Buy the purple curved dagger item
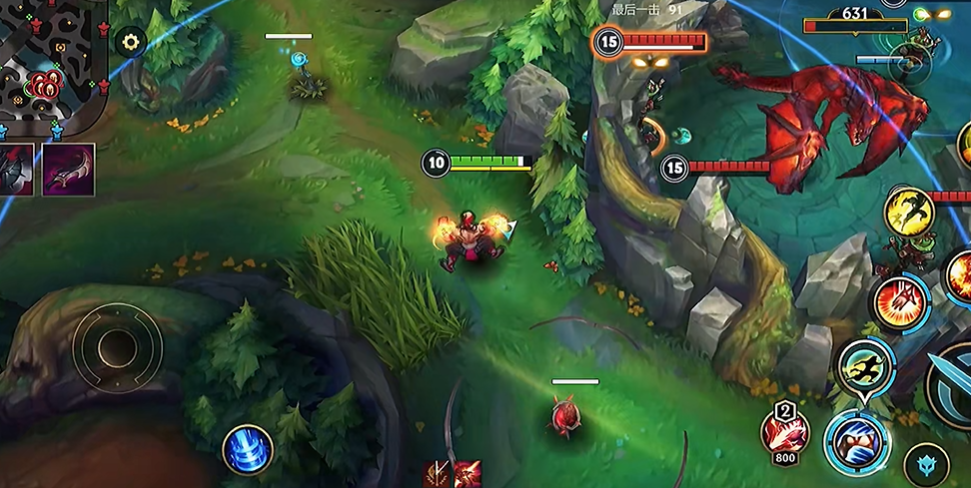 pos(69,169)
